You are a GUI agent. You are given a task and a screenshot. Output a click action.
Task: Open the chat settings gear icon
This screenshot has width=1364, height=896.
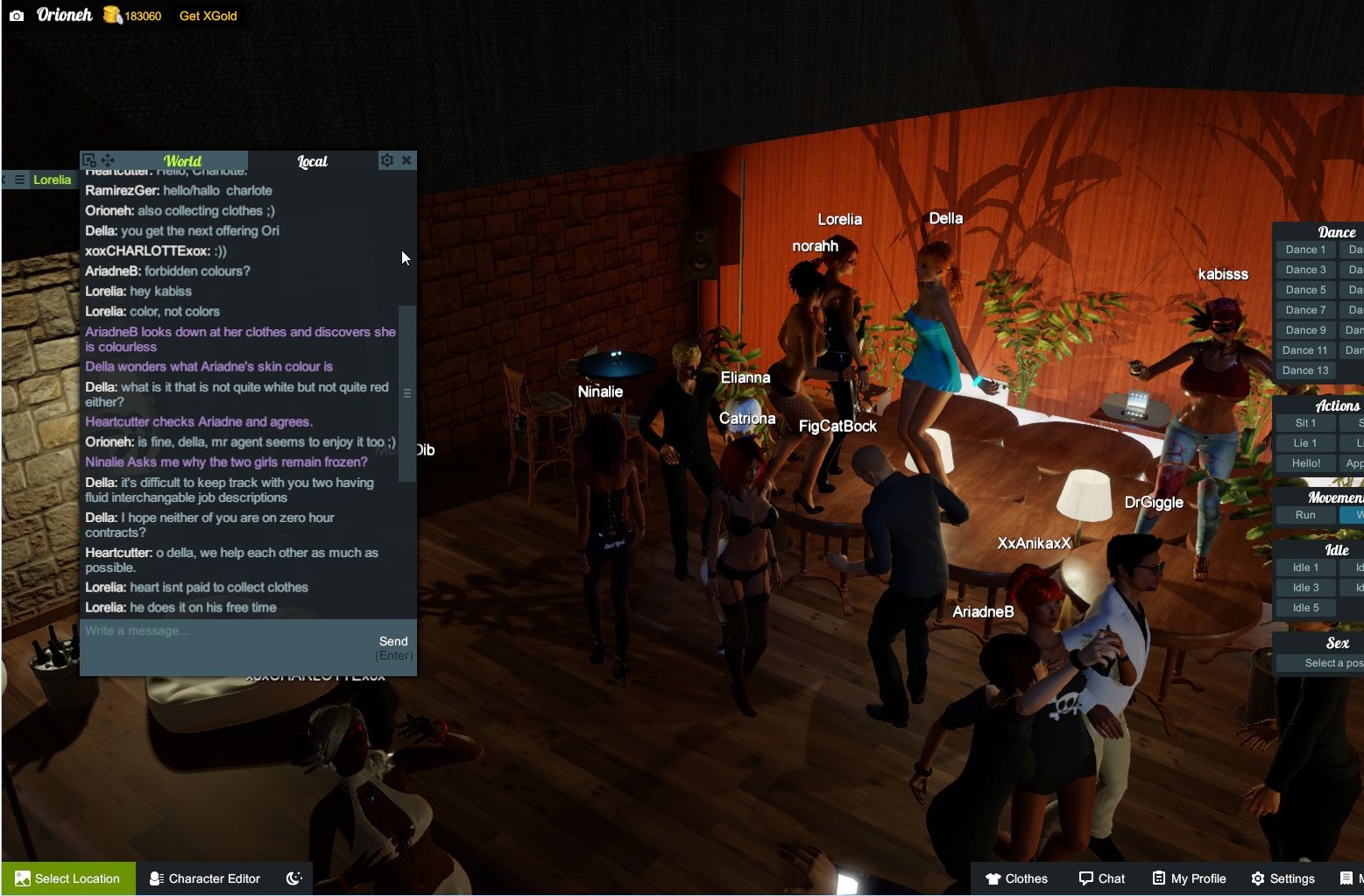[386, 160]
